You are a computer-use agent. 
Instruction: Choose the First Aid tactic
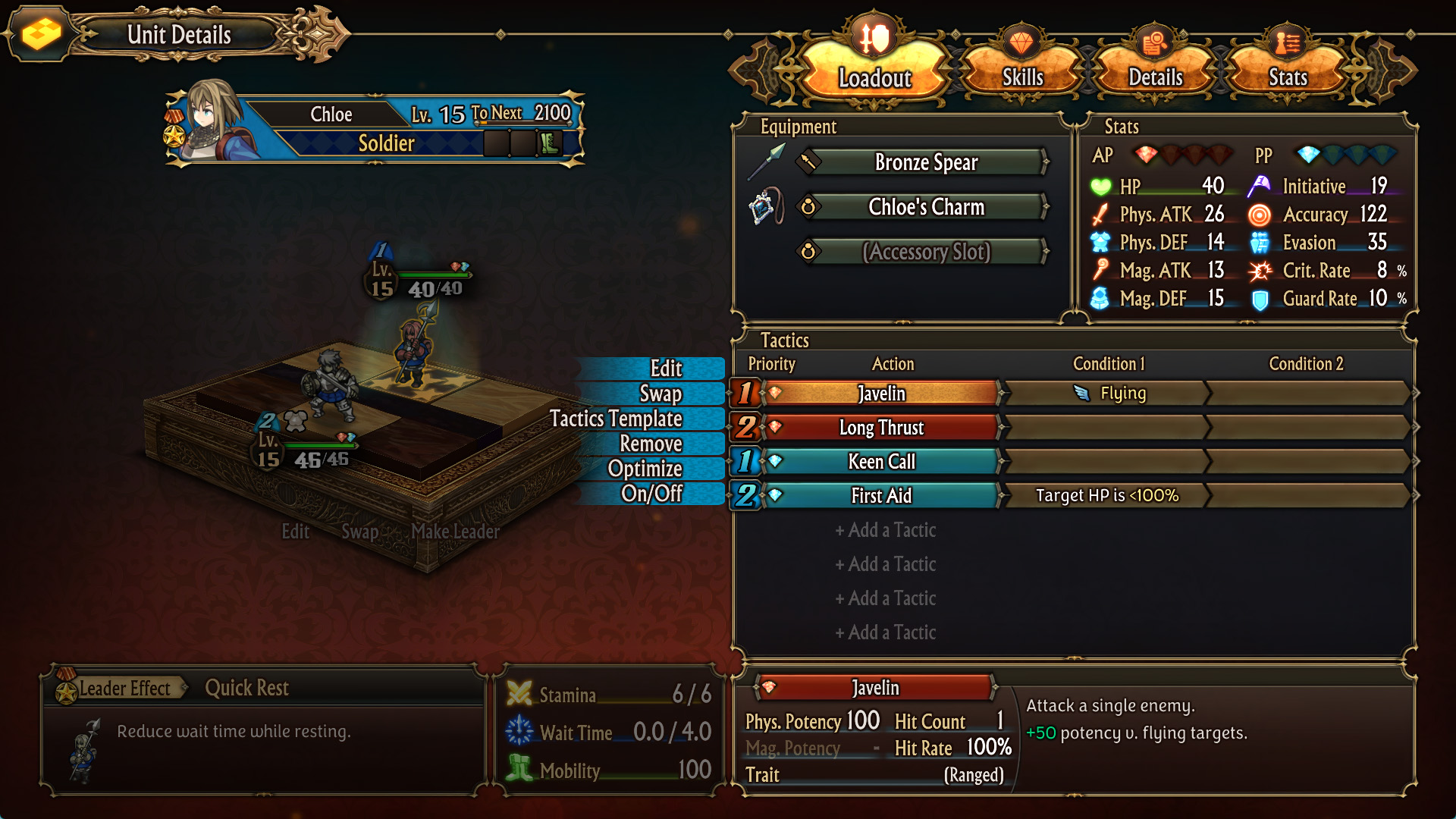click(x=881, y=496)
